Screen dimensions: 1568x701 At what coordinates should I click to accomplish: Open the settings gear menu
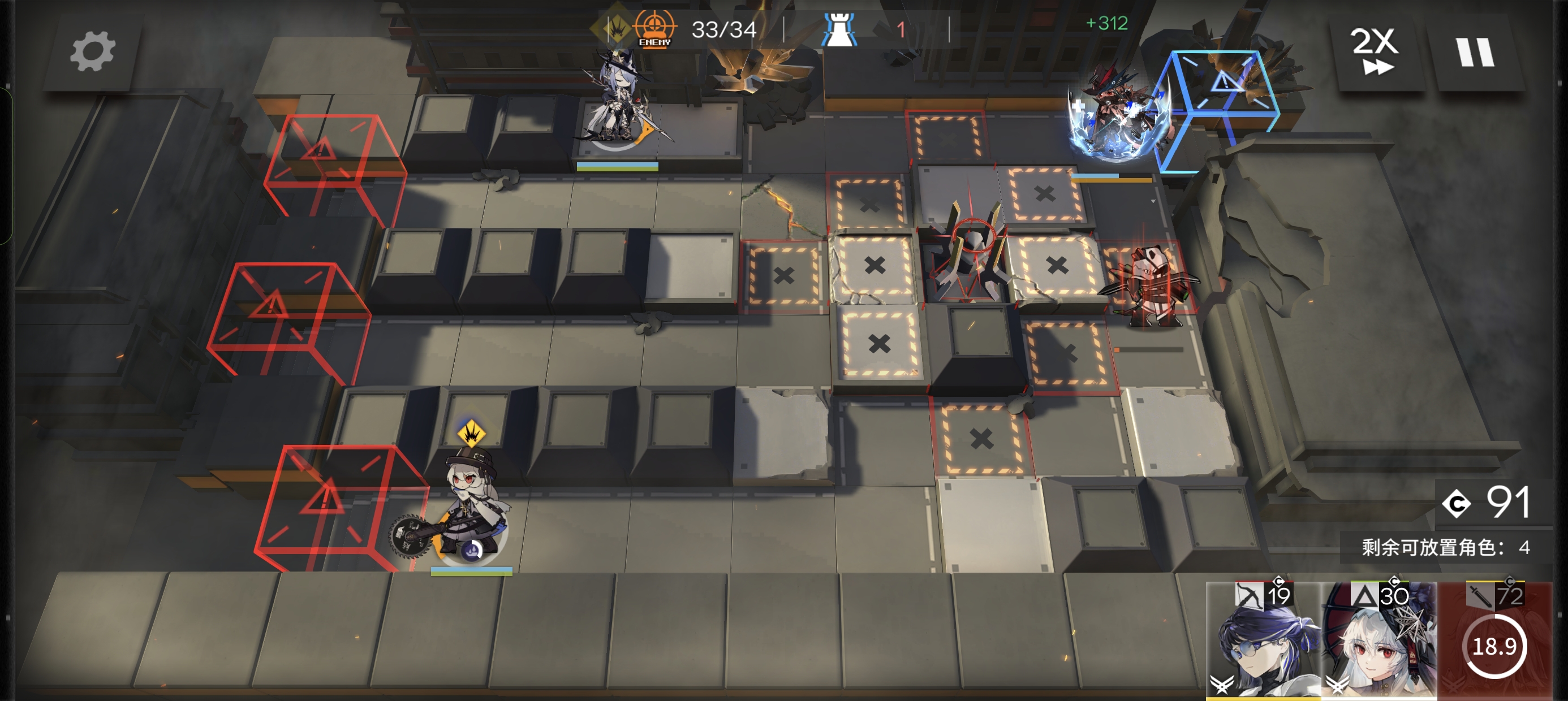pyautogui.click(x=92, y=53)
